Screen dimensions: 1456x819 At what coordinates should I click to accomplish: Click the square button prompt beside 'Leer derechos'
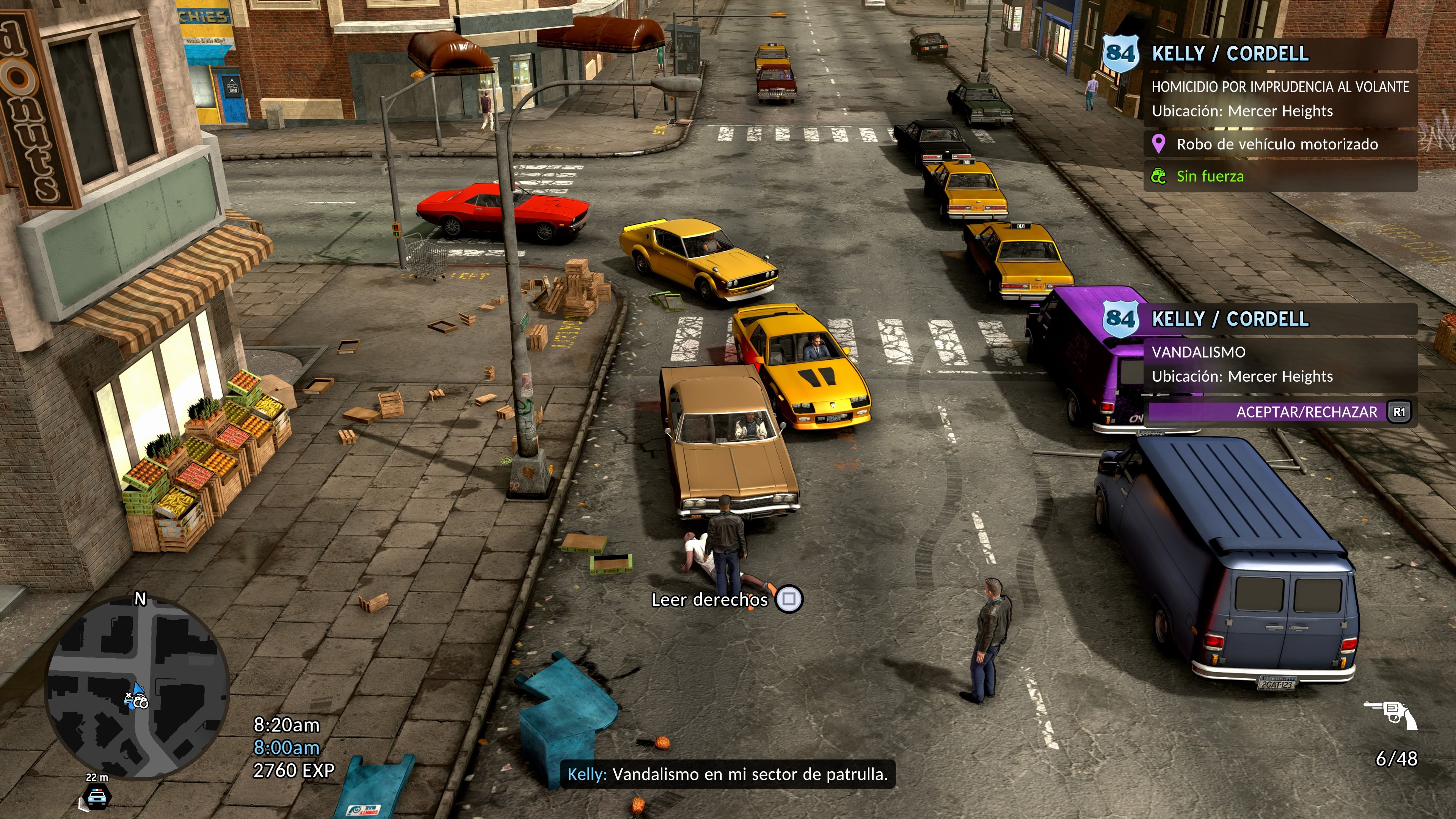tap(790, 600)
